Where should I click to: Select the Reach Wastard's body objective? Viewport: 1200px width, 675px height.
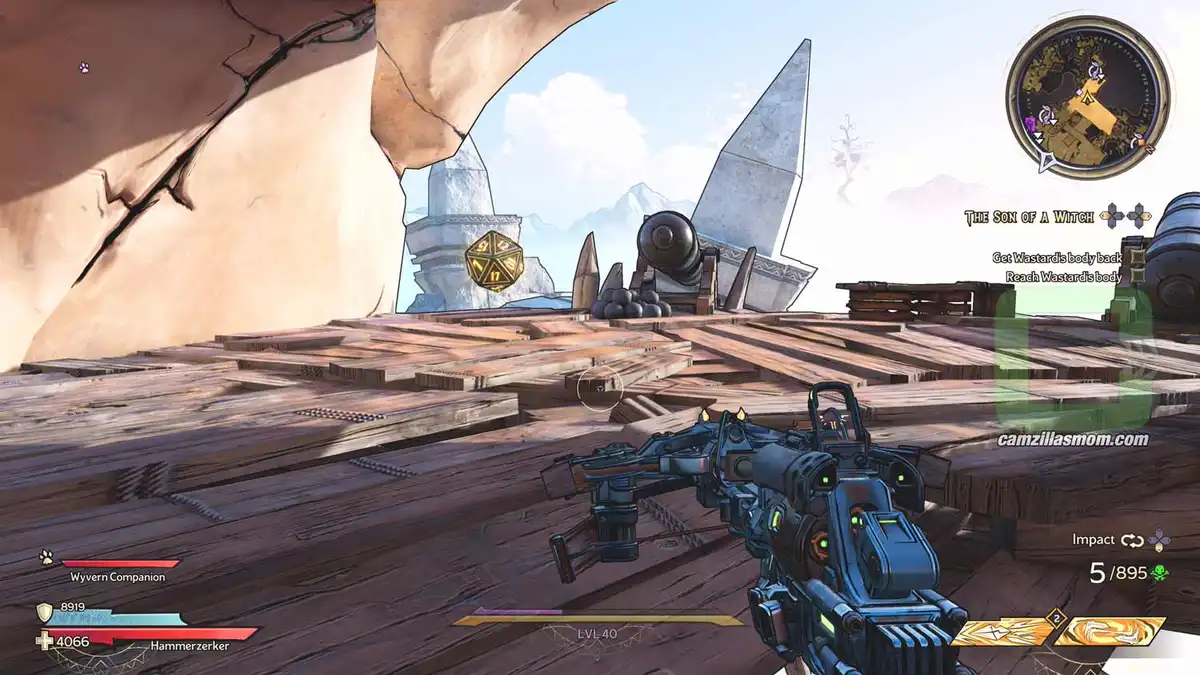click(x=1056, y=277)
